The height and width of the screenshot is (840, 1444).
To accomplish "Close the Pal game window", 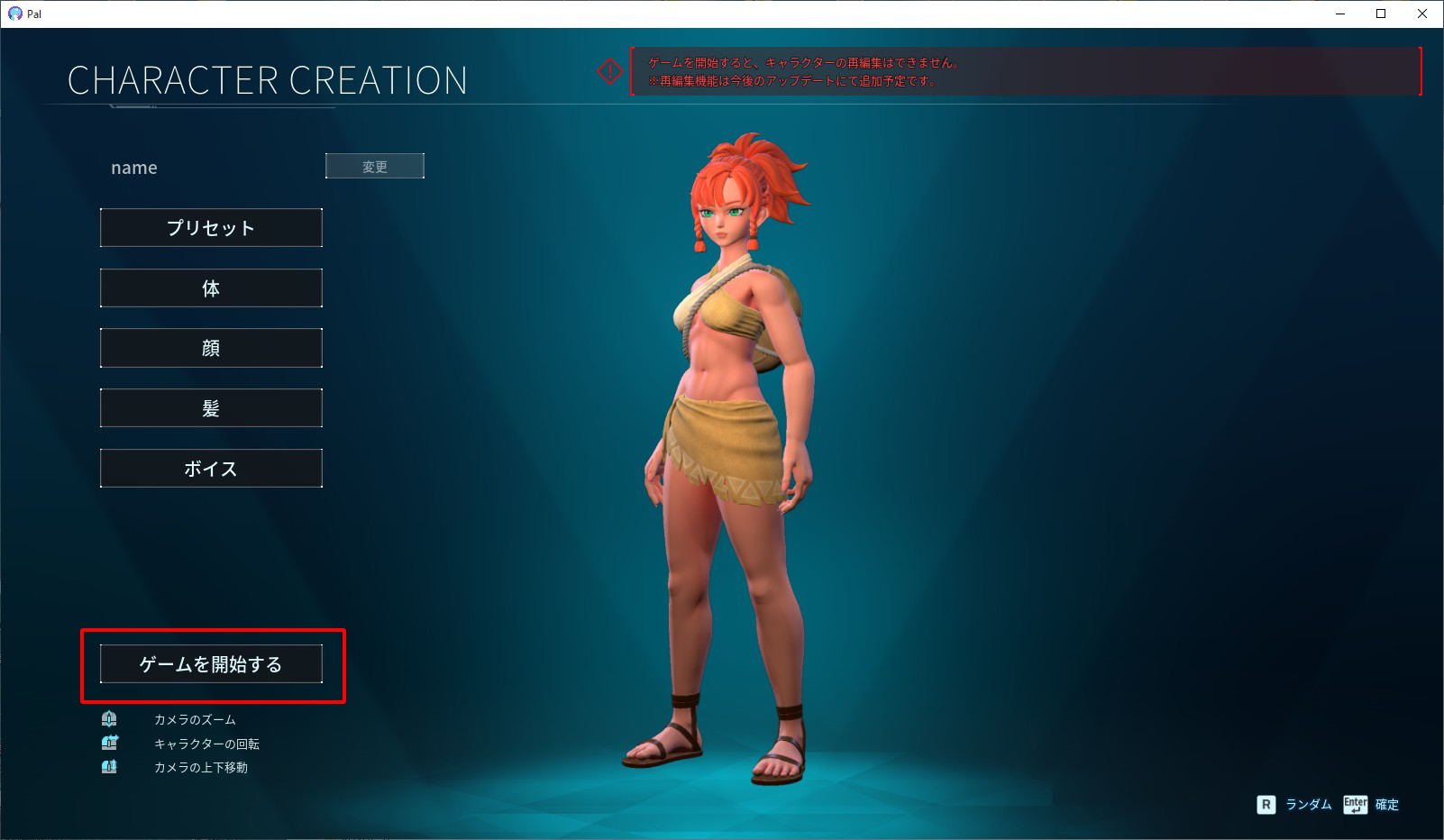I will (1422, 14).
